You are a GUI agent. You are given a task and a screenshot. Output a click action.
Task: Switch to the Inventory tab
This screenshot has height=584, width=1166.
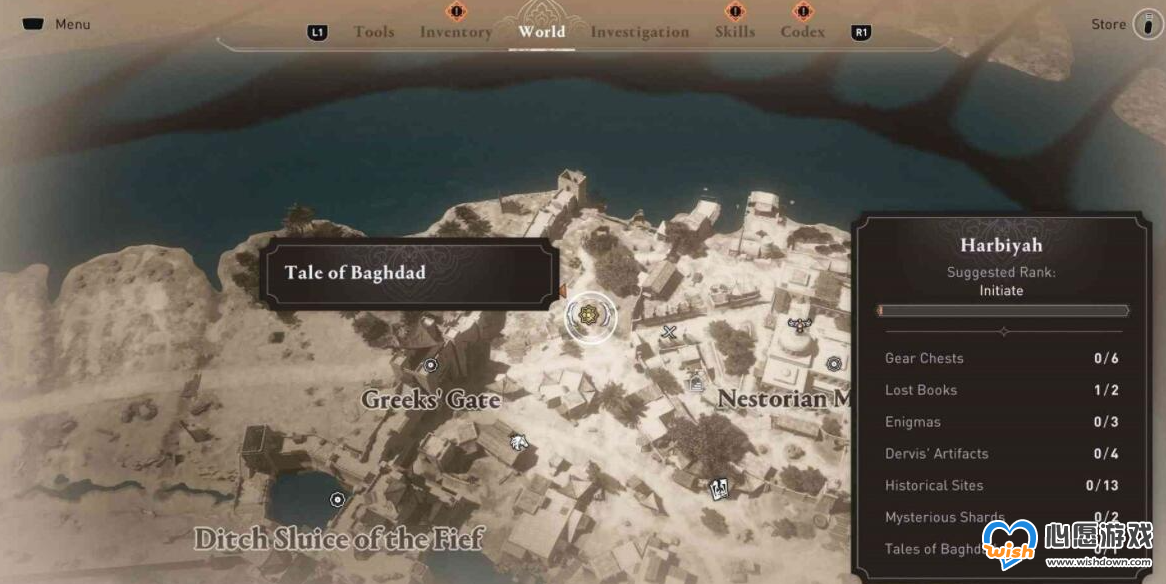pos(455,32)
